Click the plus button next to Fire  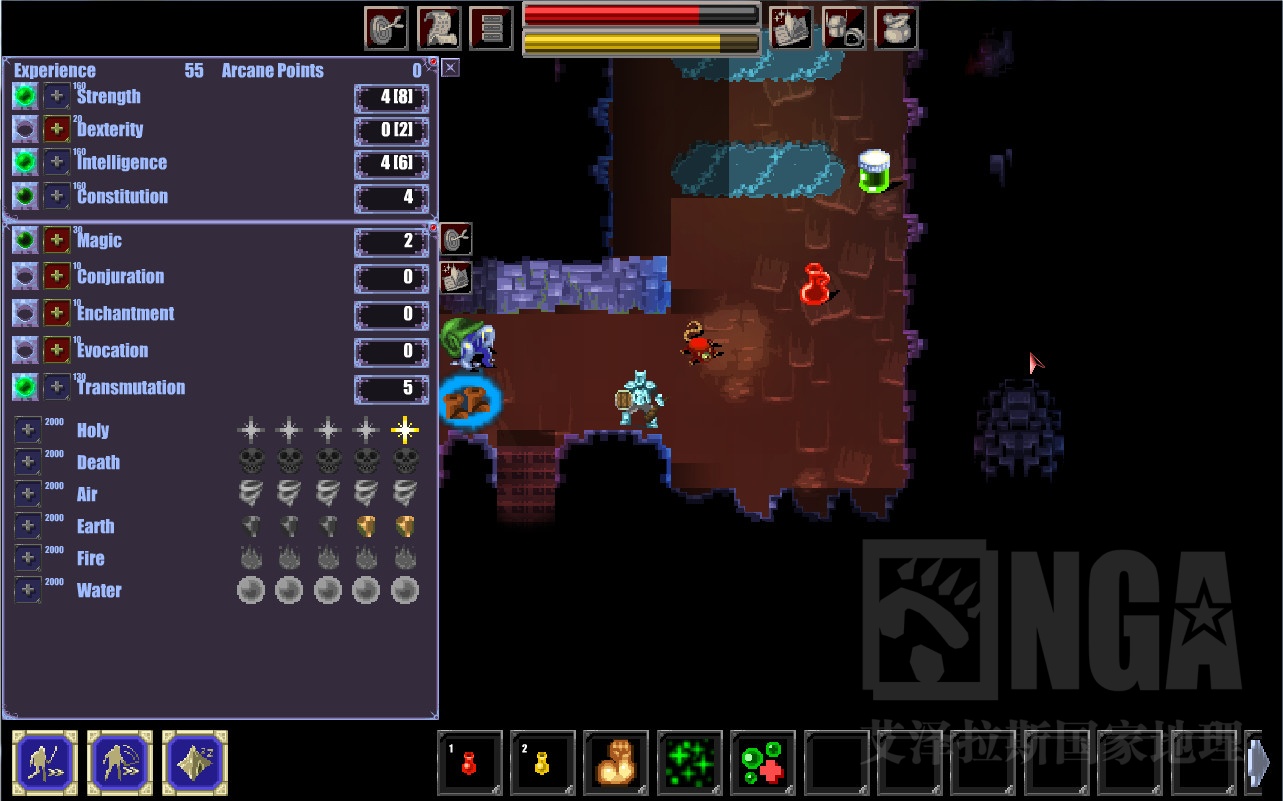pyautogui.click(x=27, y=558)
